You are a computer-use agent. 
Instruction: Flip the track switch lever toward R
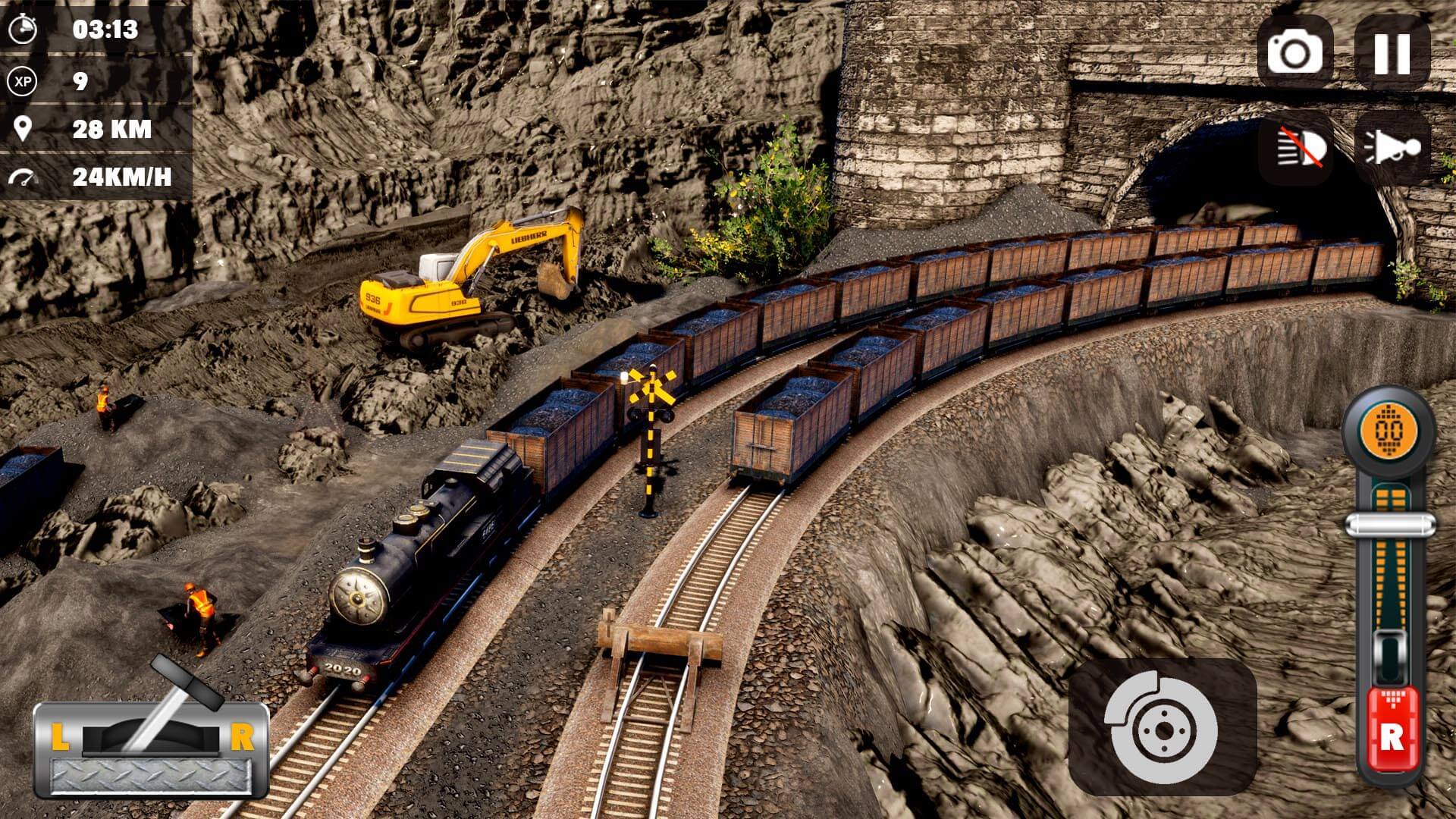pos(231,728)
